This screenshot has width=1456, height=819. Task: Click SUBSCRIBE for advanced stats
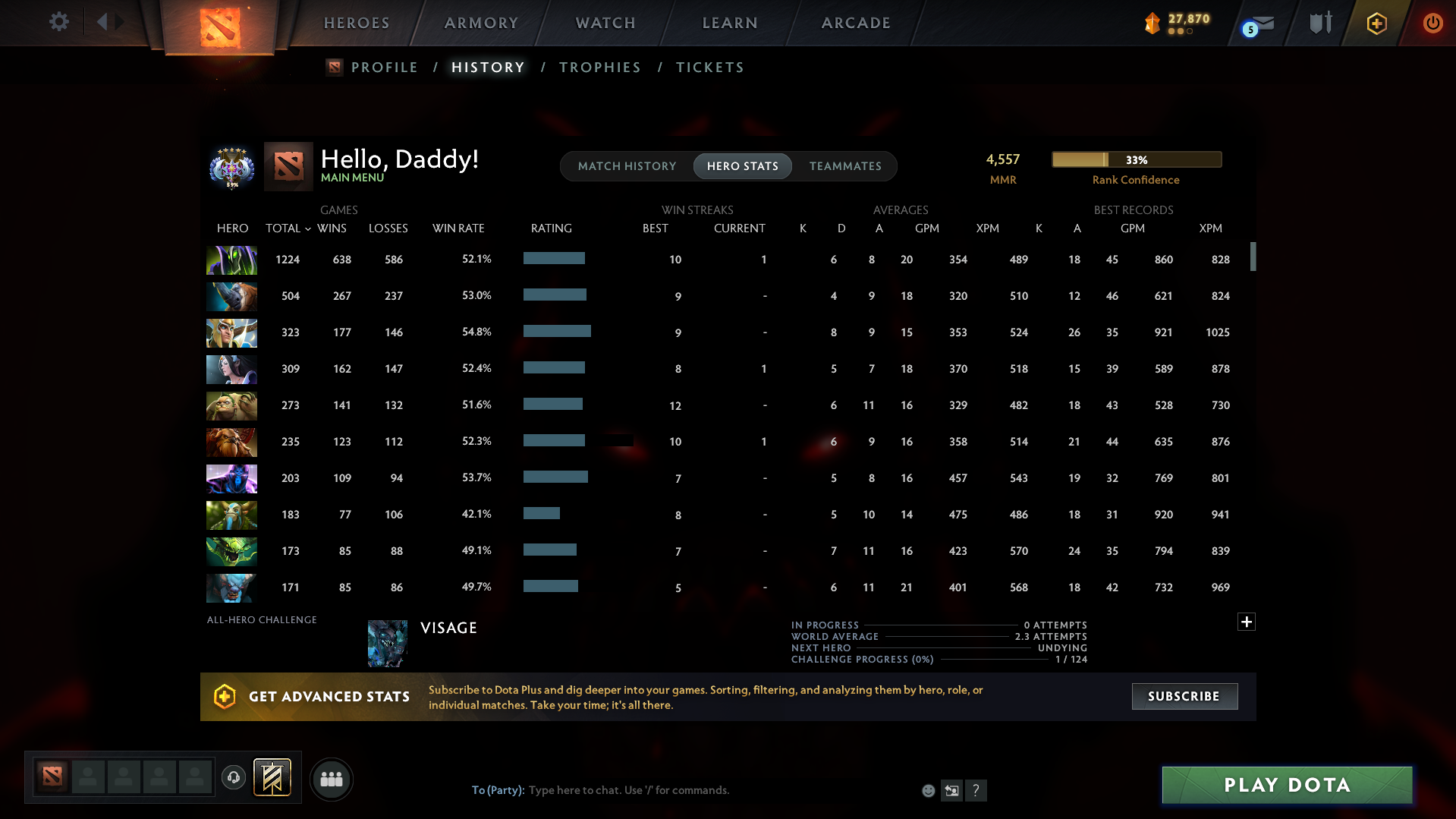click(1184, 696)
